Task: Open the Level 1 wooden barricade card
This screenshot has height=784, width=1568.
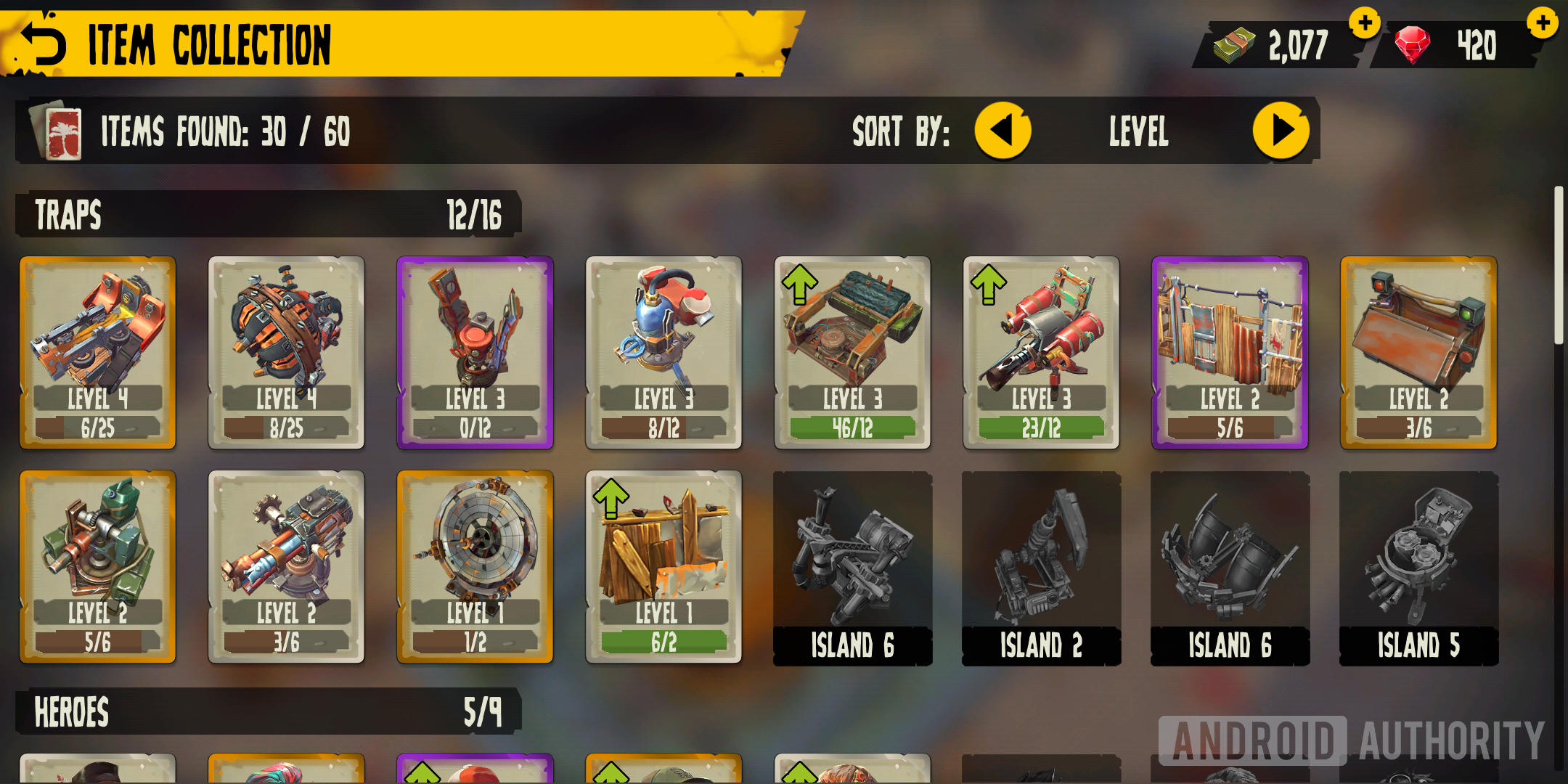Action: click(x=664, y=566)
